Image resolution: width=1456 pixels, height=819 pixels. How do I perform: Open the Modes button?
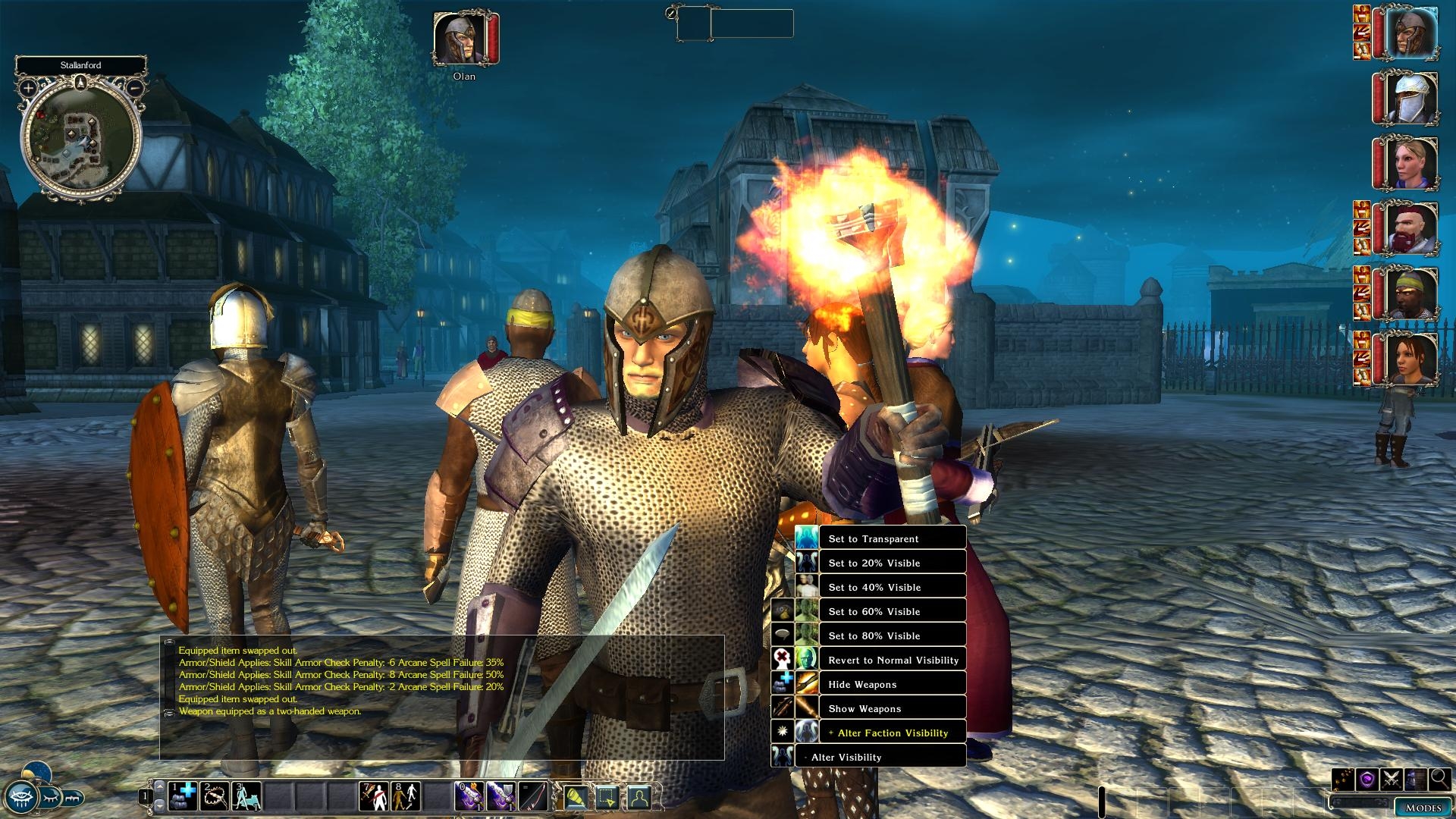[x=1423, y=808]
